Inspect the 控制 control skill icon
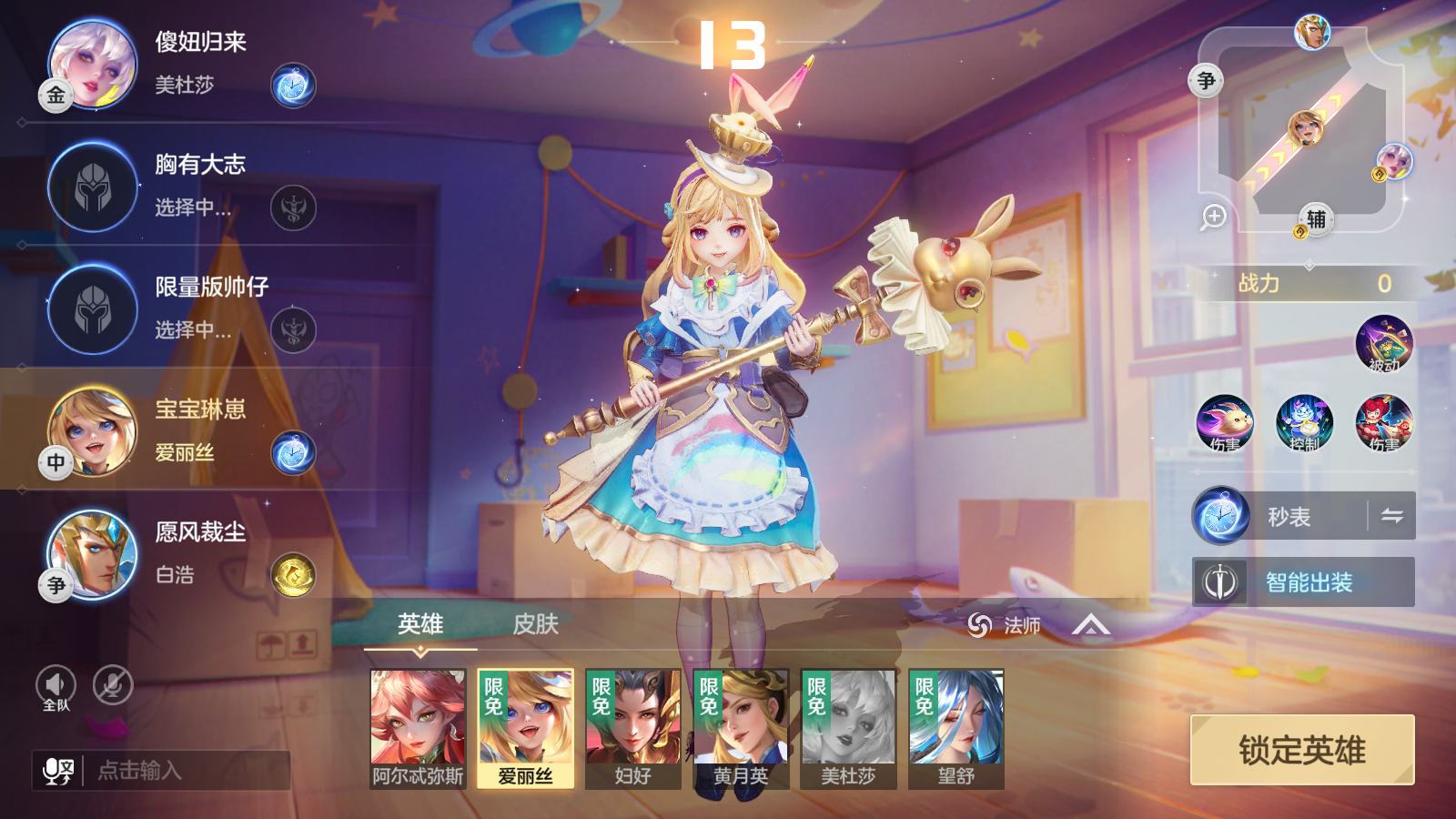This screenshot has height=819, width=1456. click(x=1303, y=423)
